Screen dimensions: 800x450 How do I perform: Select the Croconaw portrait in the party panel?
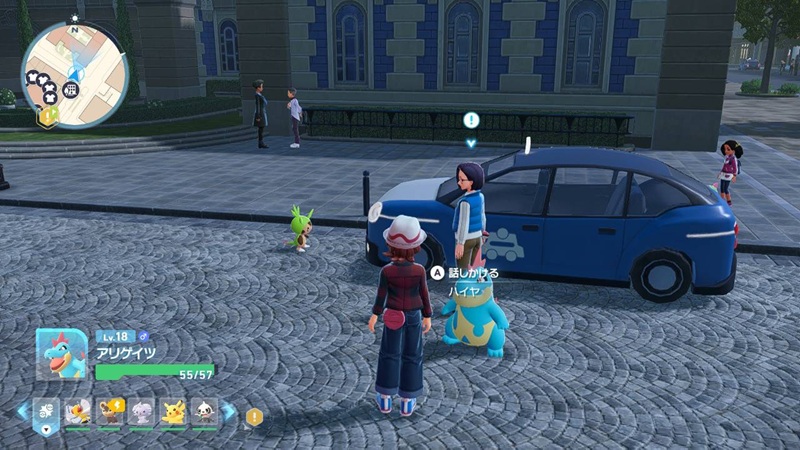tap(61, 354)
